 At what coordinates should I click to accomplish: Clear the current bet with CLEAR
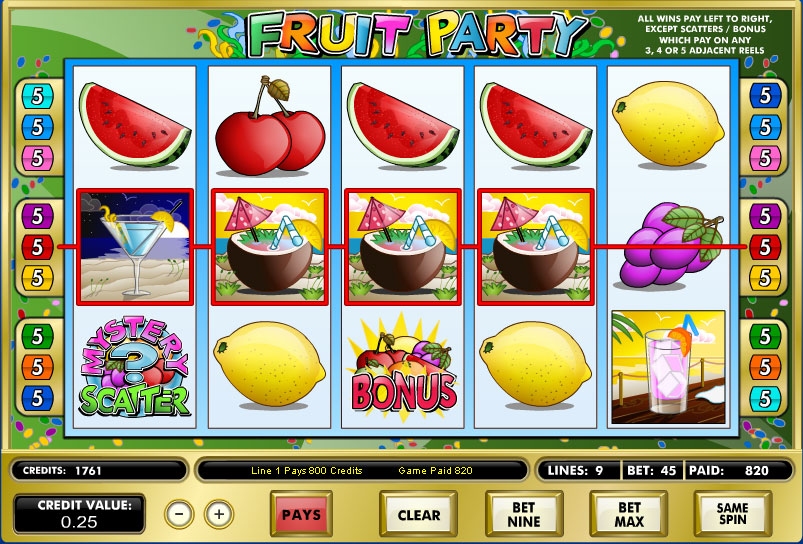(x=418, y=515)
